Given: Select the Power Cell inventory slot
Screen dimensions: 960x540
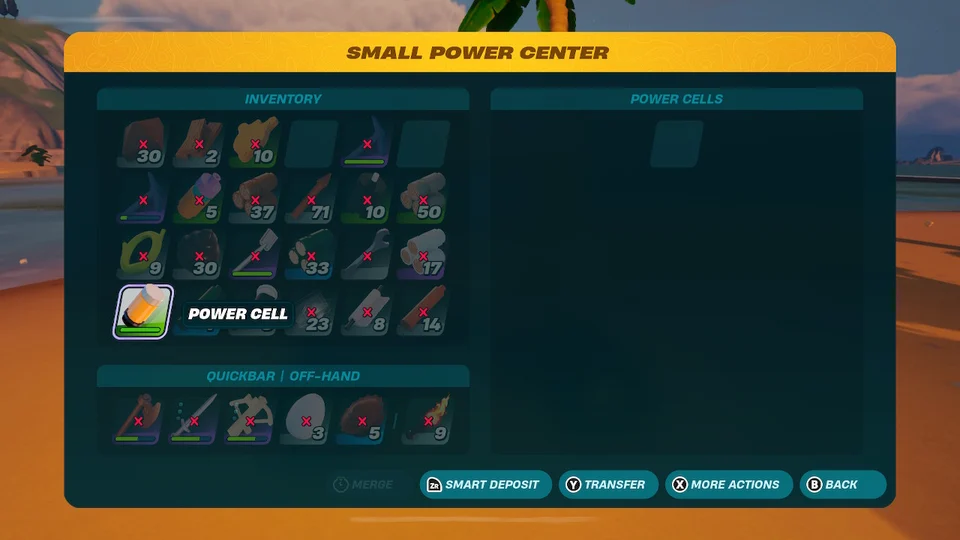Looking at the screenshot, I should [144, 311].
